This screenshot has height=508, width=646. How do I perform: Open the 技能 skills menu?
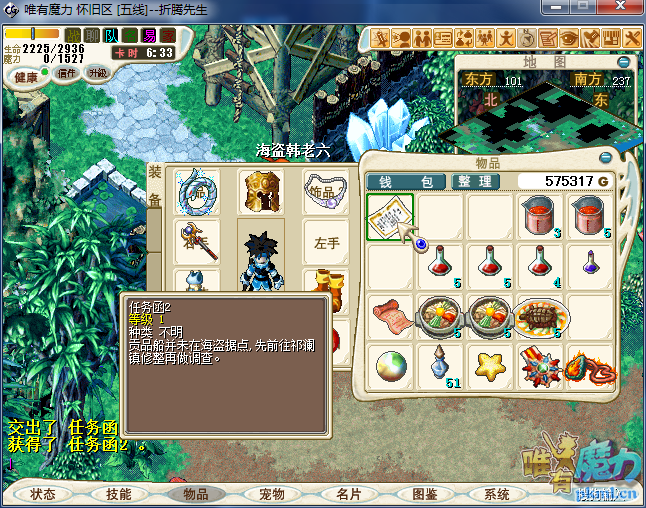pyautogui.click(x=119, y=494)
